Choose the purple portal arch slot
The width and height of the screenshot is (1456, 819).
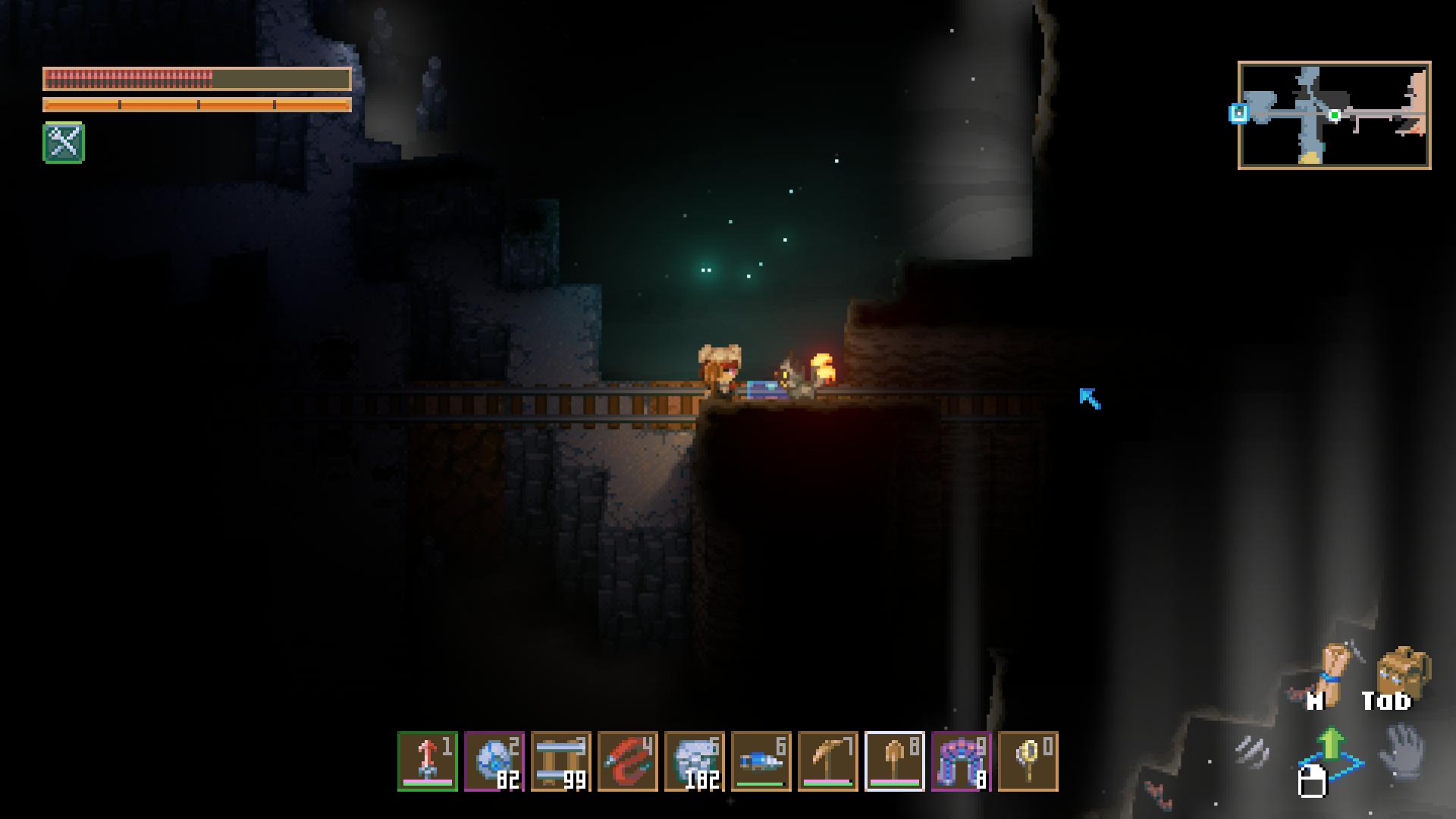(x=962, y=761)
